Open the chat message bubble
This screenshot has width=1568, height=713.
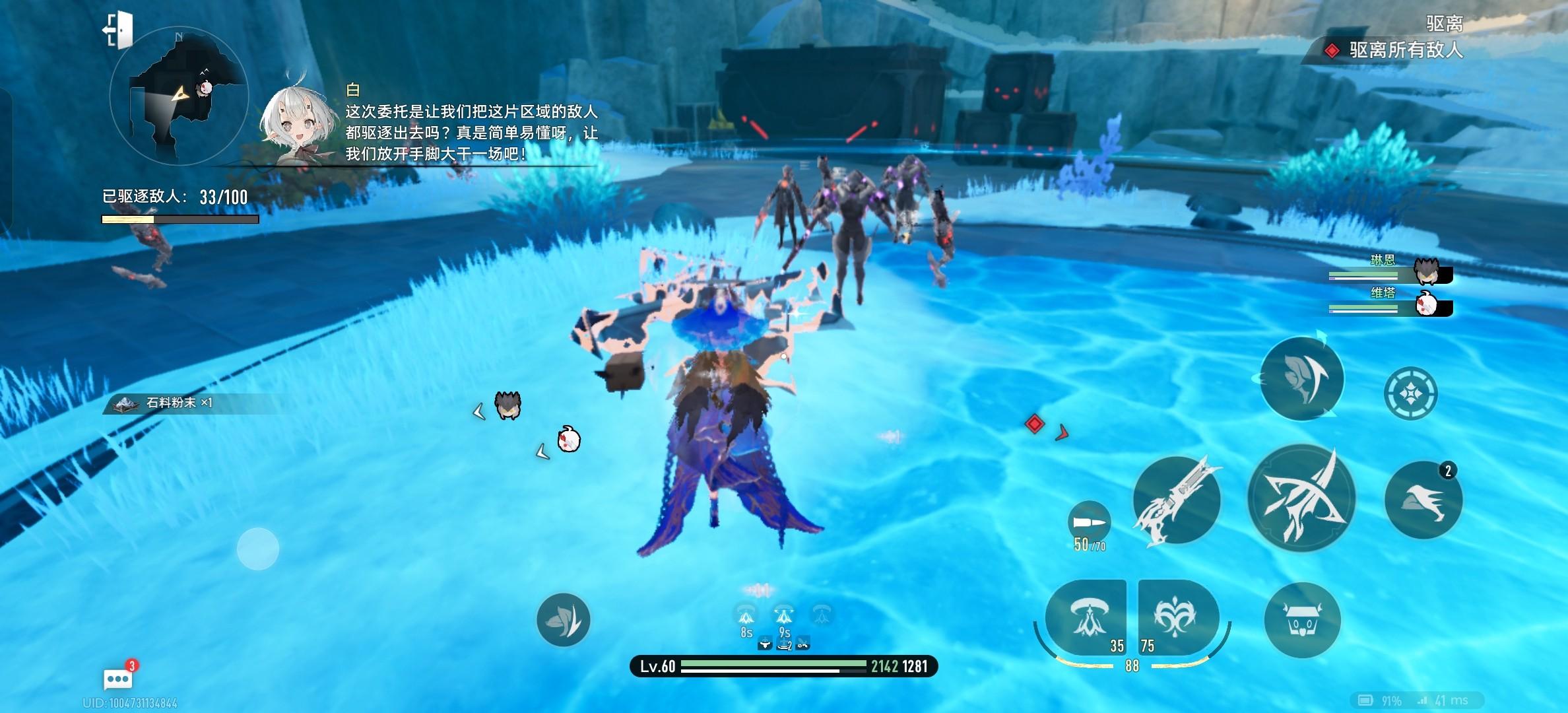(x=118, y=678)
